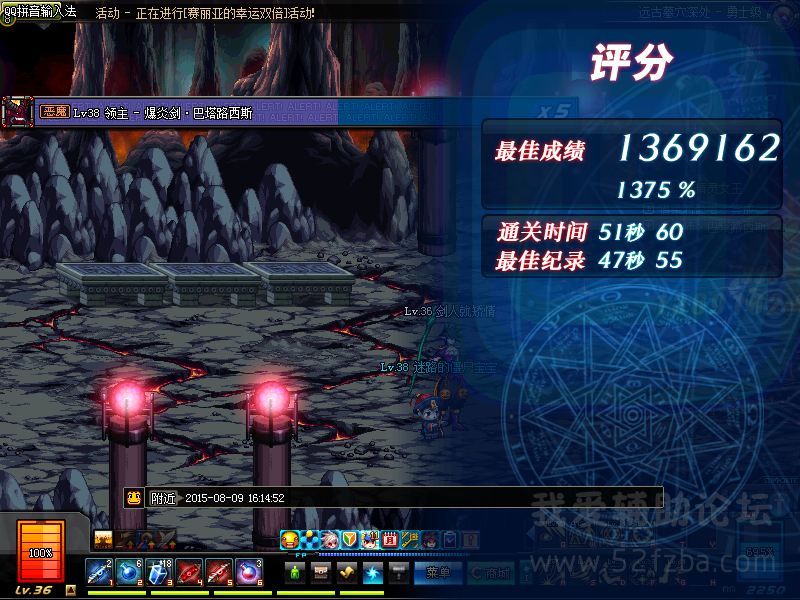Open the quest scroll icon

(347, 573)
